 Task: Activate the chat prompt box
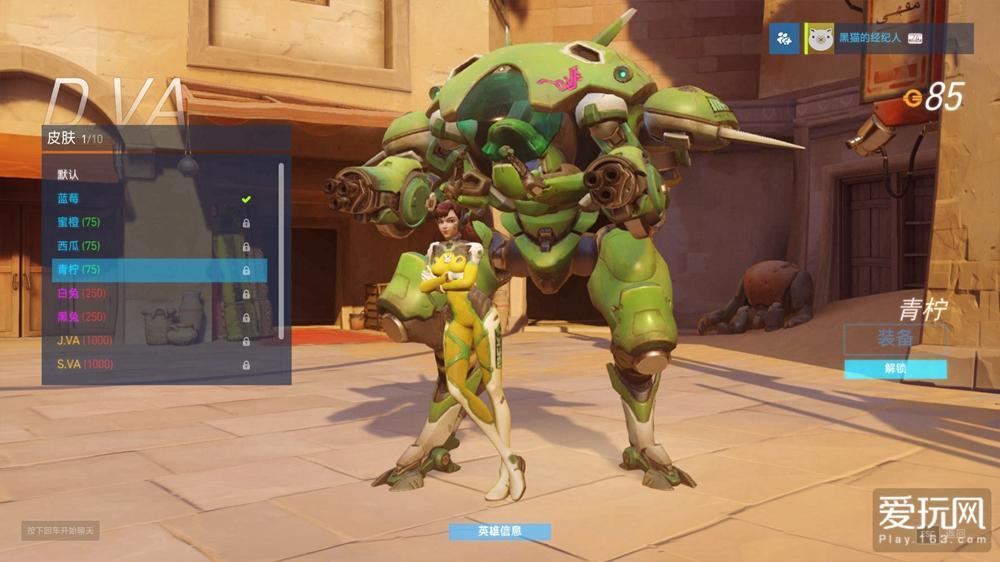[x=61, y=530]
